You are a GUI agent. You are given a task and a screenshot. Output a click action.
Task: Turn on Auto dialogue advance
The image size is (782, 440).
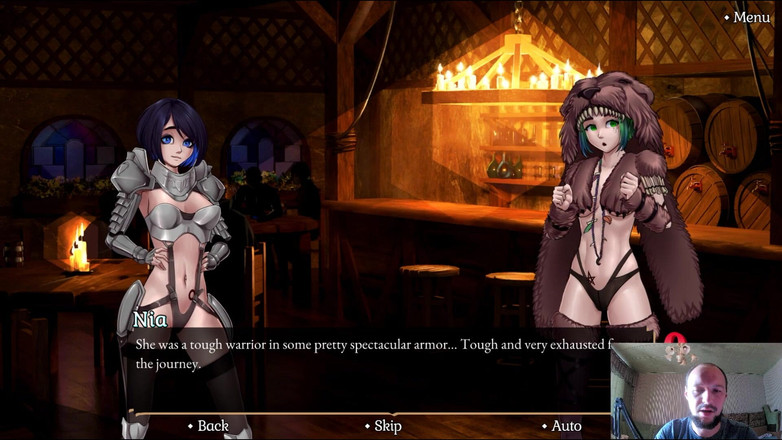click(x=565, y=426)
